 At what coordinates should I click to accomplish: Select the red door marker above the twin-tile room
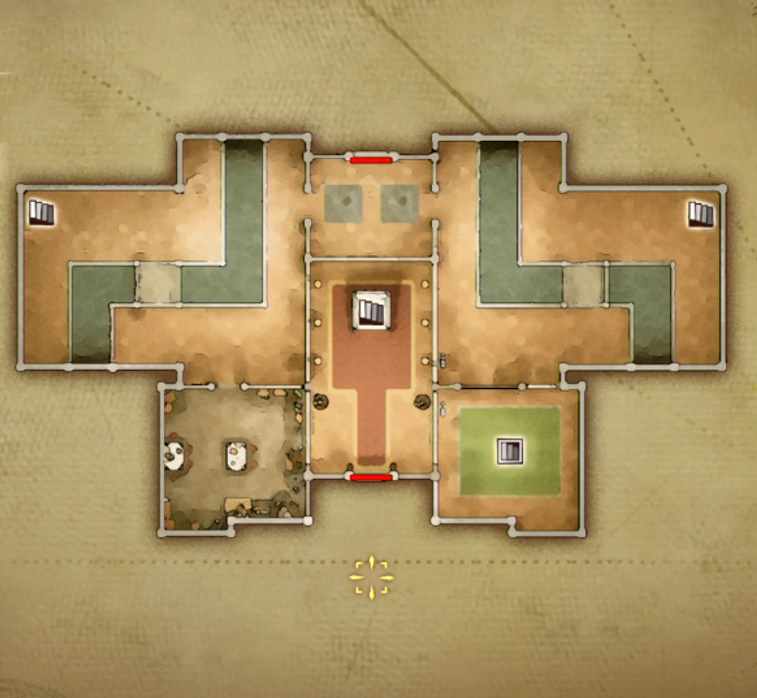coord(370,158)
